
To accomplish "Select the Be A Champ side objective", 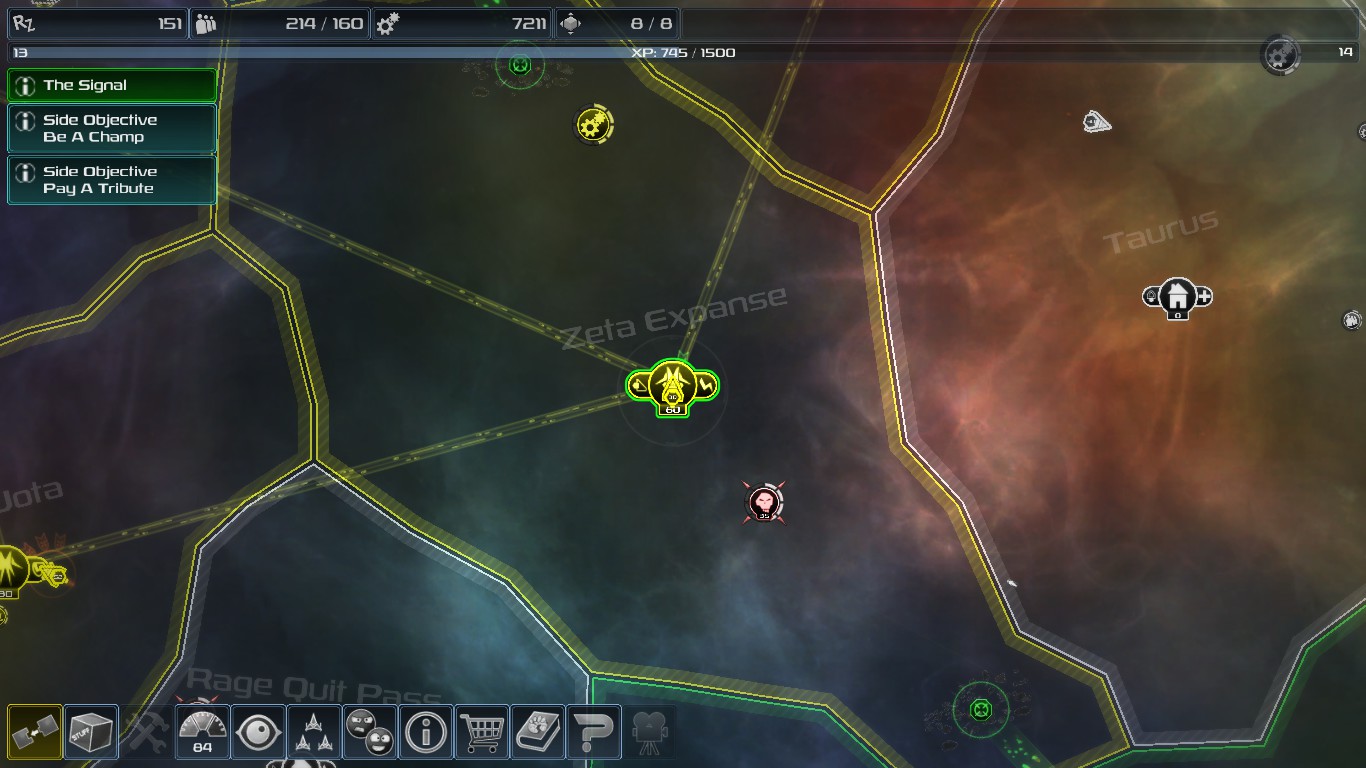I will coord(112,129).
